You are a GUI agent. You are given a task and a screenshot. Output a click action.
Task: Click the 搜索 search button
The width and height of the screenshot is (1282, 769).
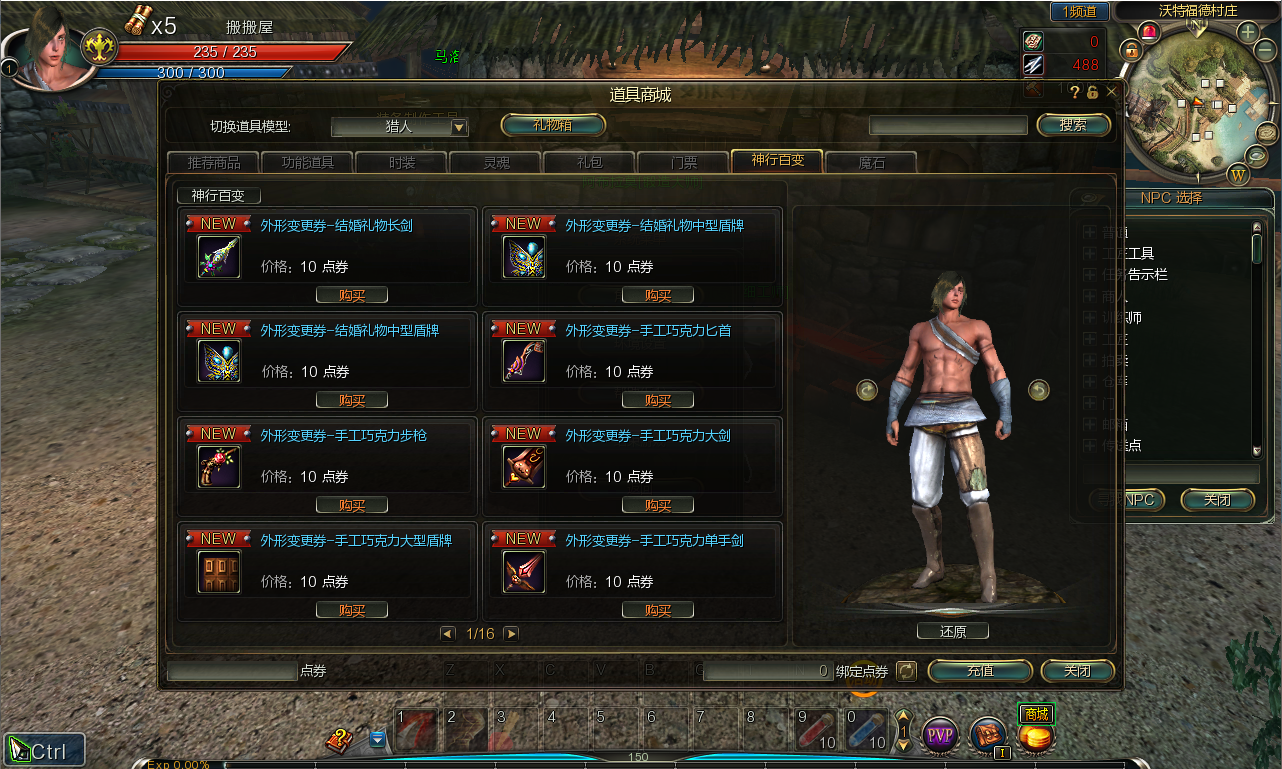(1073, 125)
